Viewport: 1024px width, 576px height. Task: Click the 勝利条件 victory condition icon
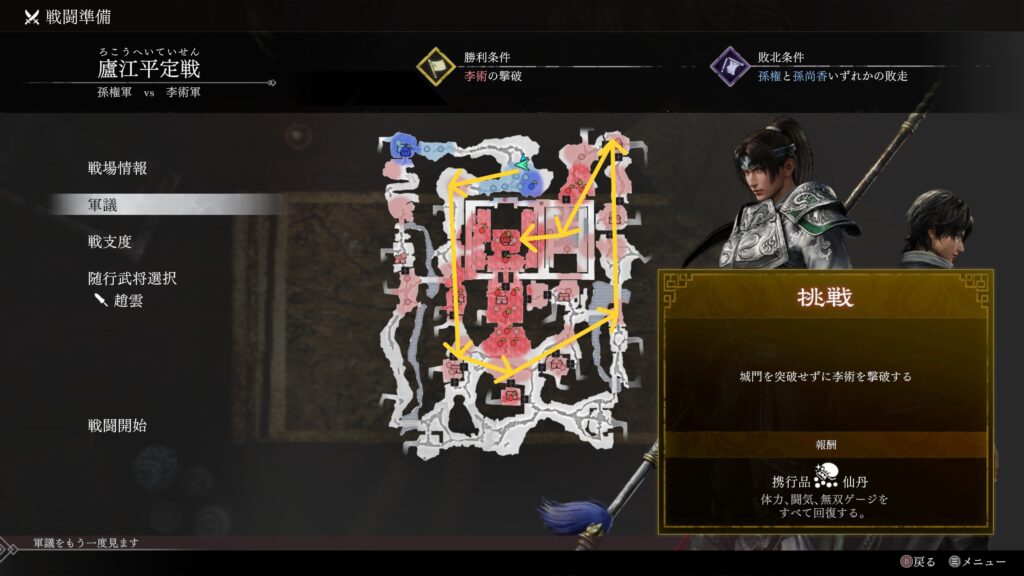pos(435,67)
